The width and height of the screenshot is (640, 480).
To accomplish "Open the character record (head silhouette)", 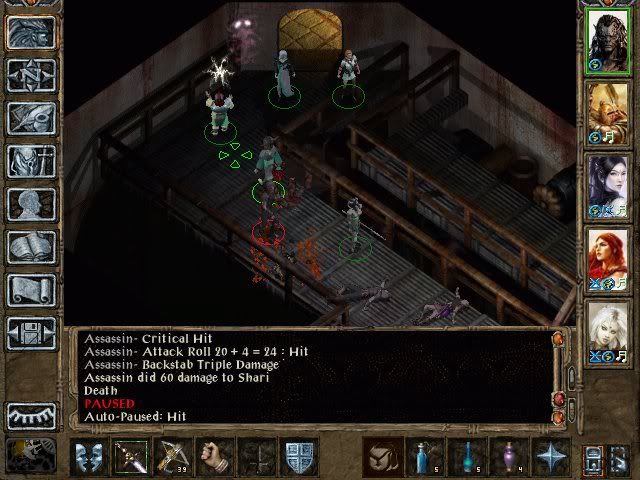I will (31, 203).
